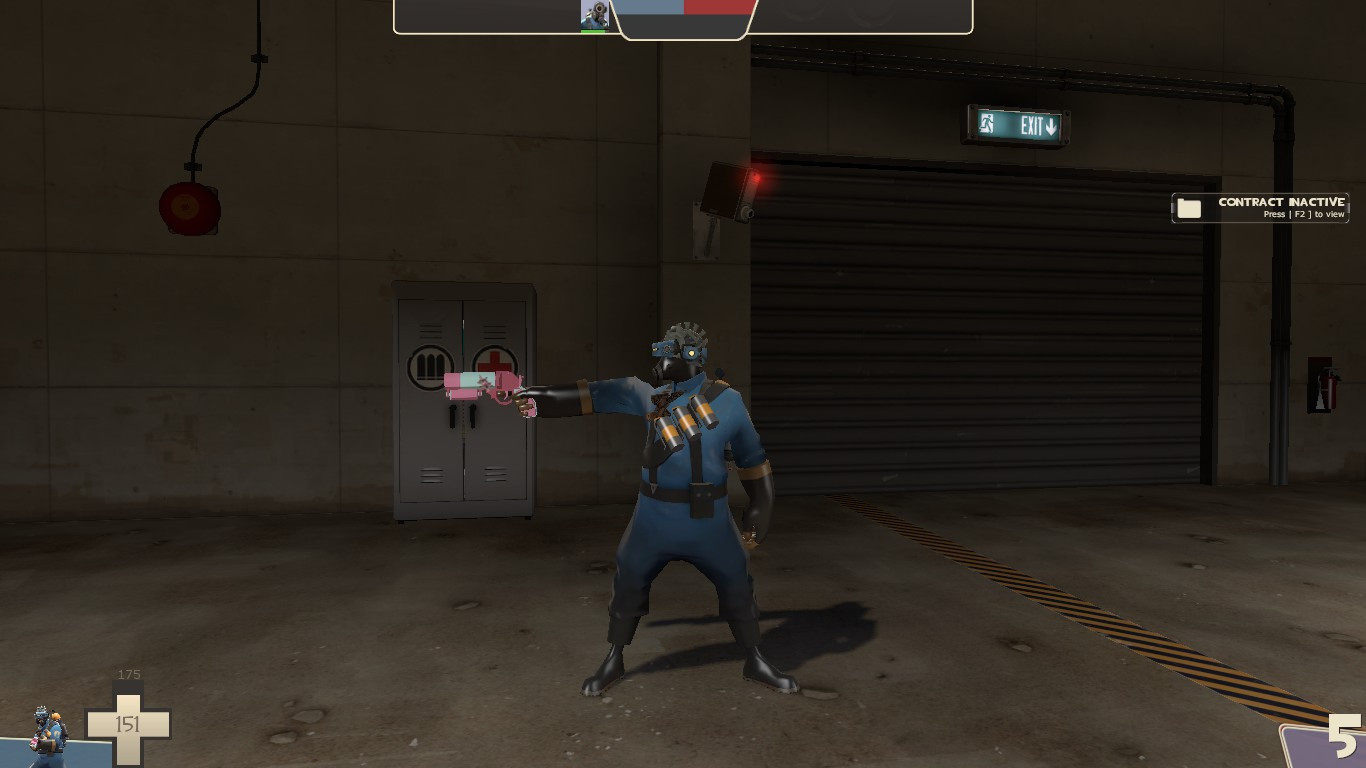This screenshot has width=1366, height=768.
Task: Click the EXIT sign running-figure icon
Action: (986, 122)
